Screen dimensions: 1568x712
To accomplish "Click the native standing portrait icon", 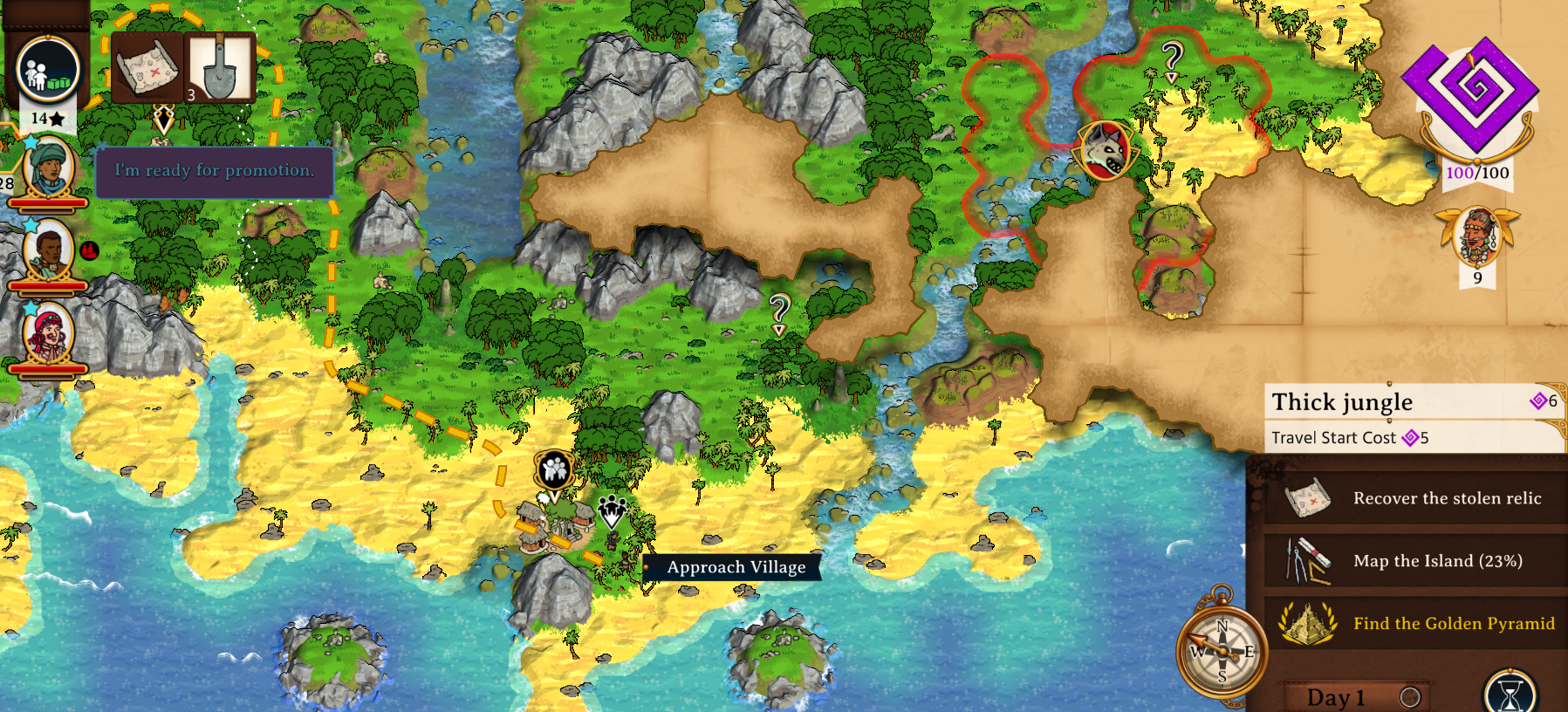I will (x=1476, y=237).
